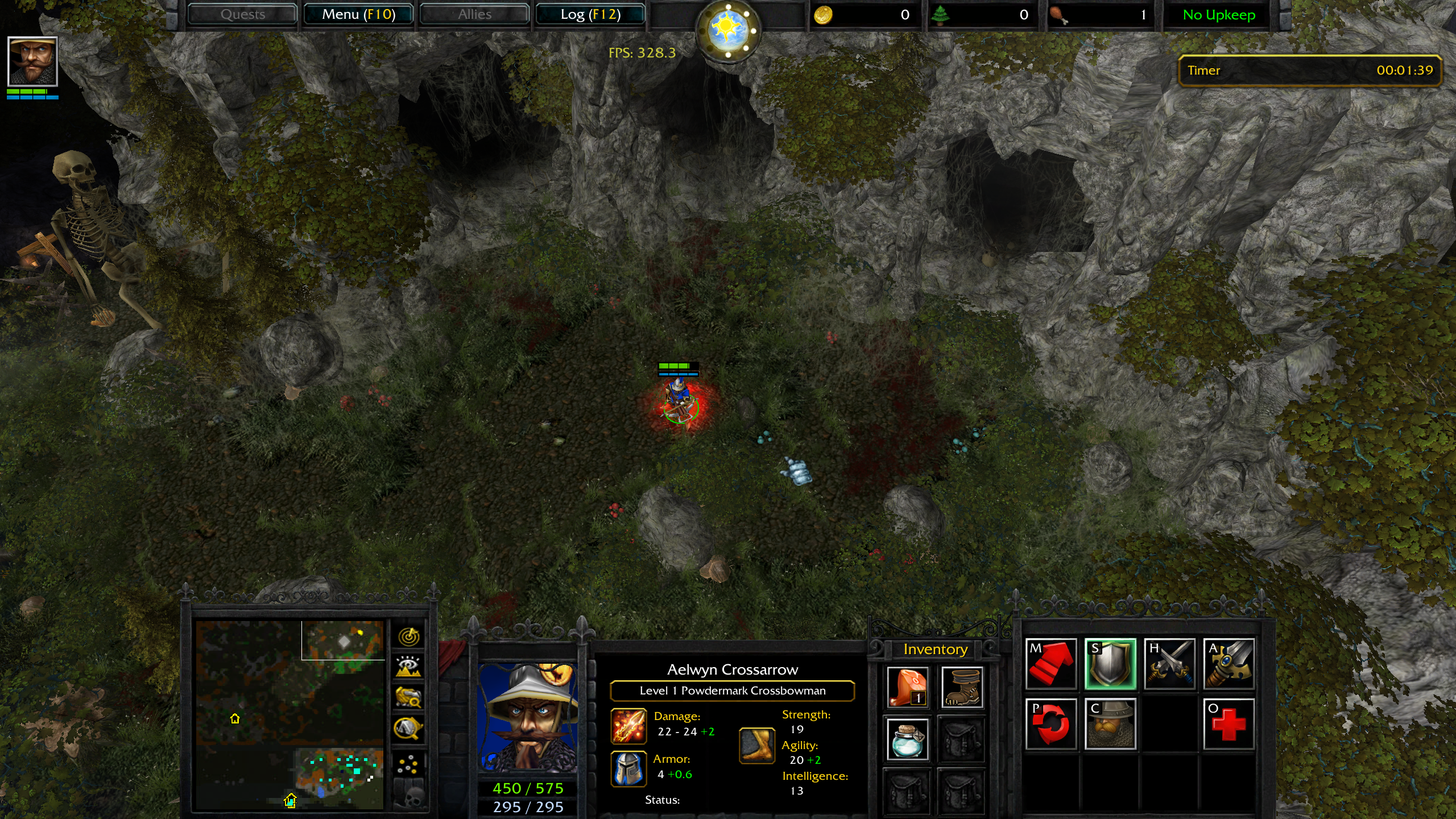Use the orange meat item with one charge

[908, 687]
